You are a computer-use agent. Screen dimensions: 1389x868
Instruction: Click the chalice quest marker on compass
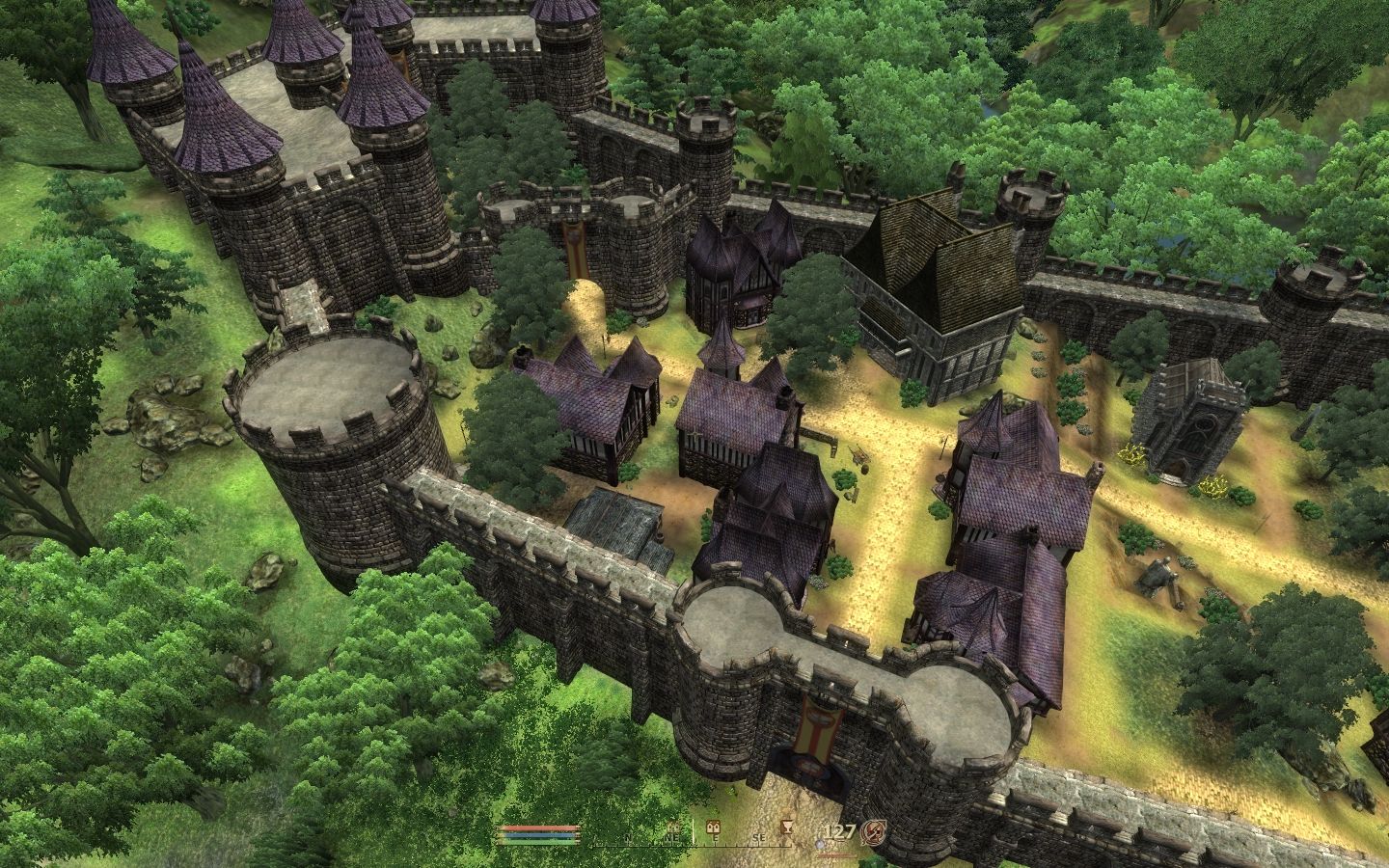[x=788, y=826]
